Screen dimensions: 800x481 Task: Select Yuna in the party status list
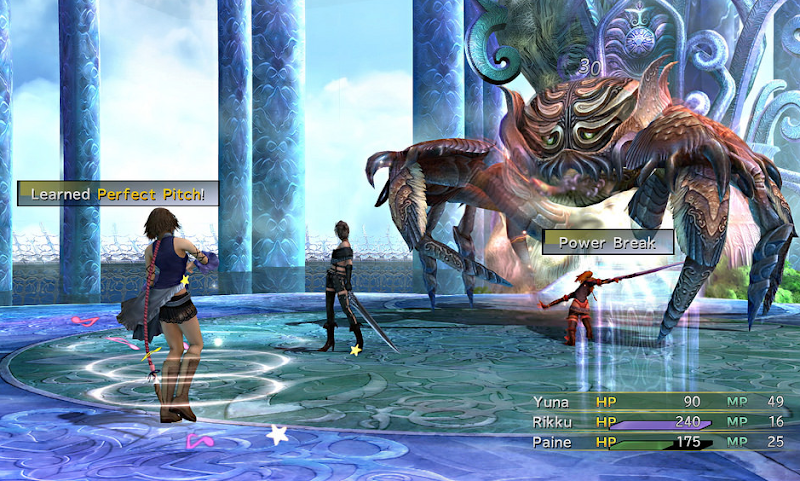click(553, 402)
